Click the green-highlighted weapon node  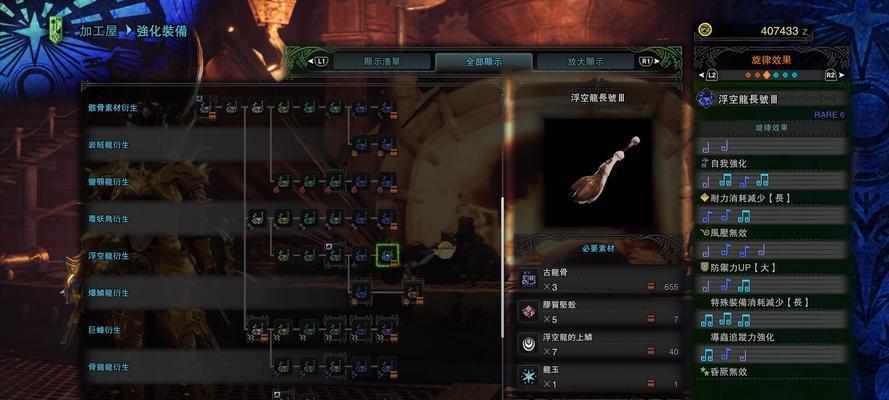(x=387, y=256)
